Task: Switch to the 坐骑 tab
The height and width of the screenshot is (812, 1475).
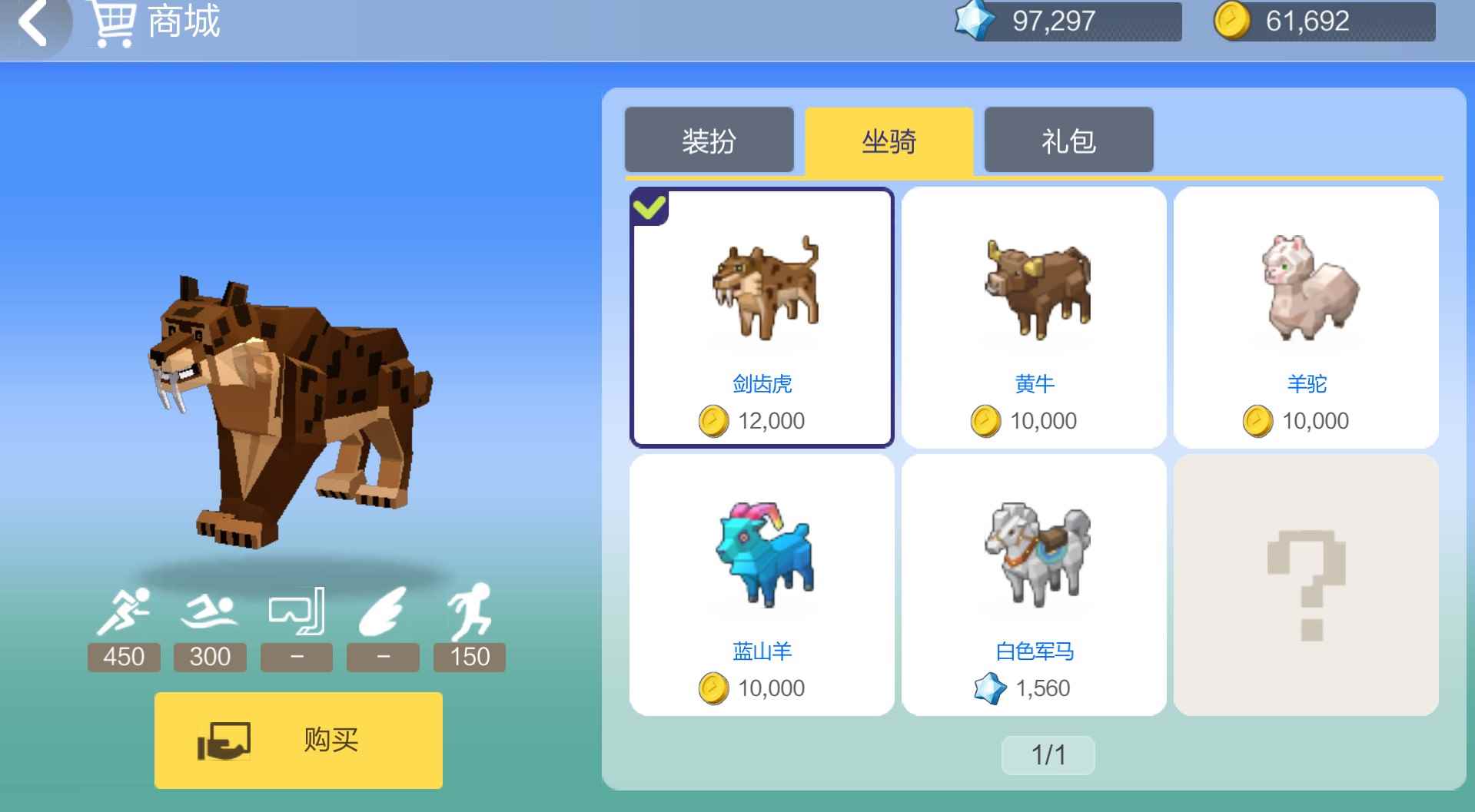Action: pyautogui.click(x=889, y=140)
